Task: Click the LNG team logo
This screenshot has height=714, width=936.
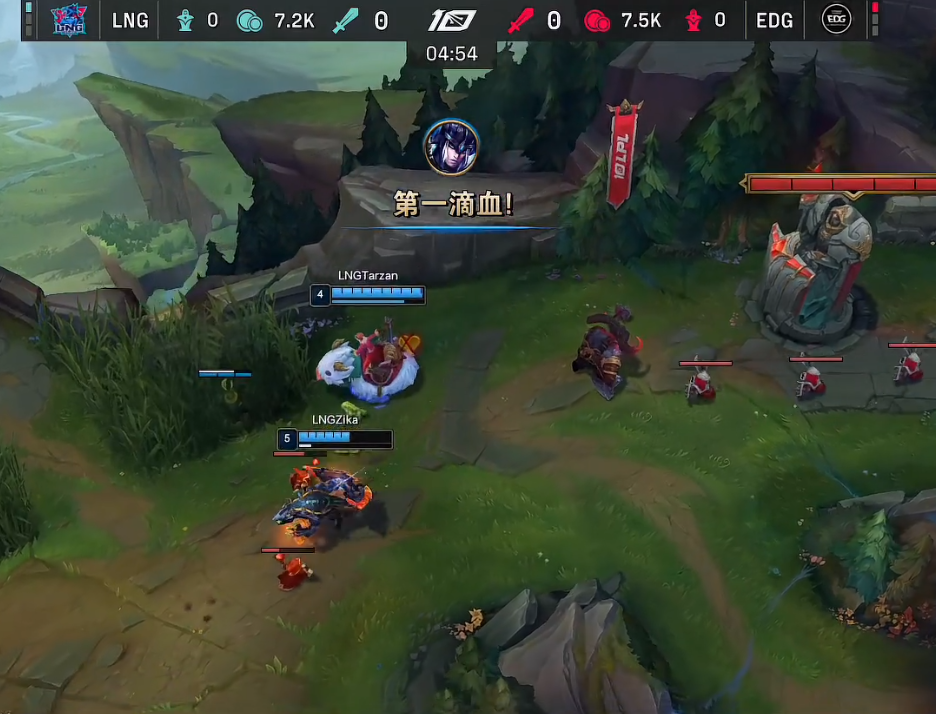Action: 69,19
